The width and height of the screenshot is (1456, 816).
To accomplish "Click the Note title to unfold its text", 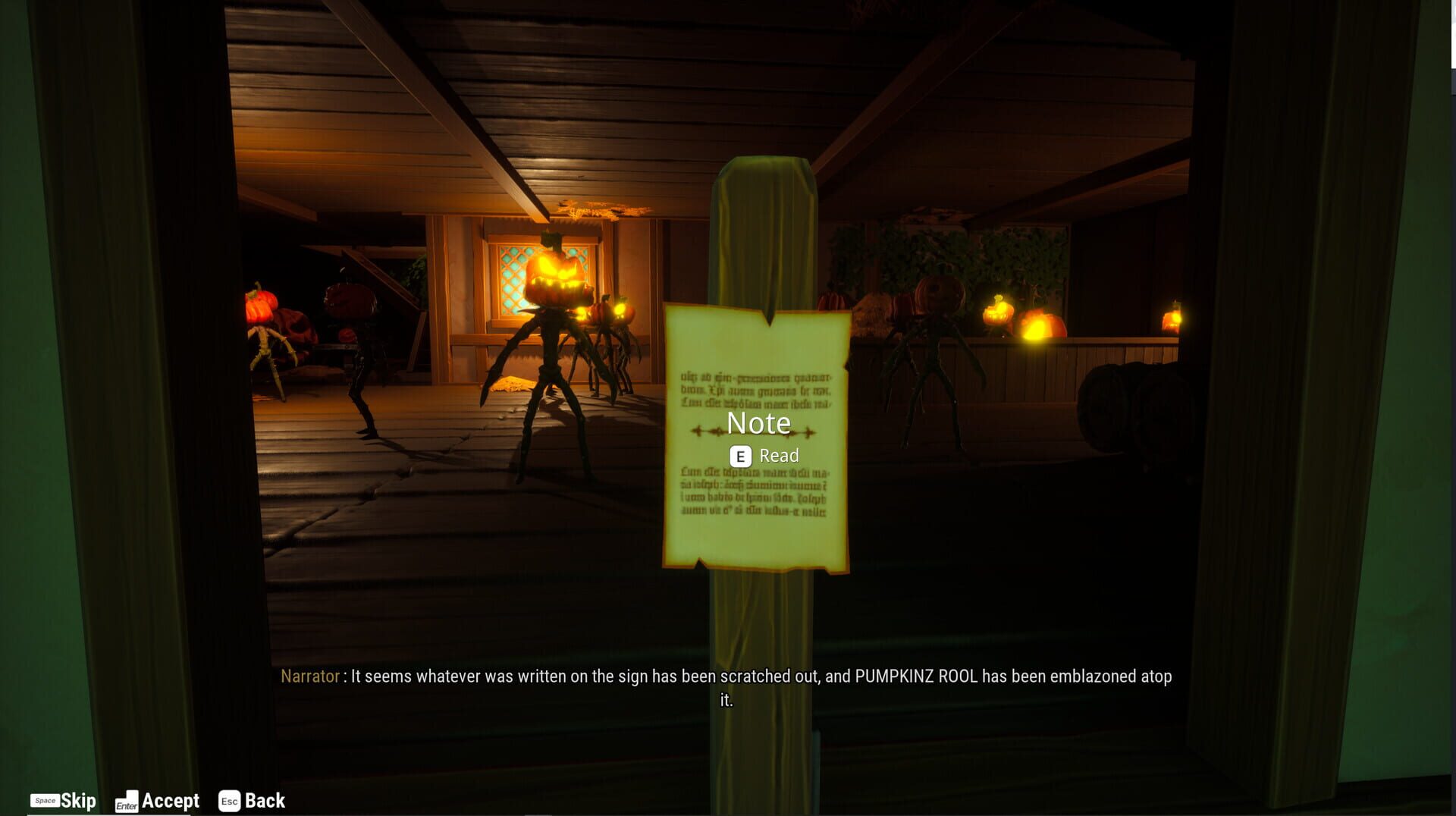I will (x=758, y=423).
